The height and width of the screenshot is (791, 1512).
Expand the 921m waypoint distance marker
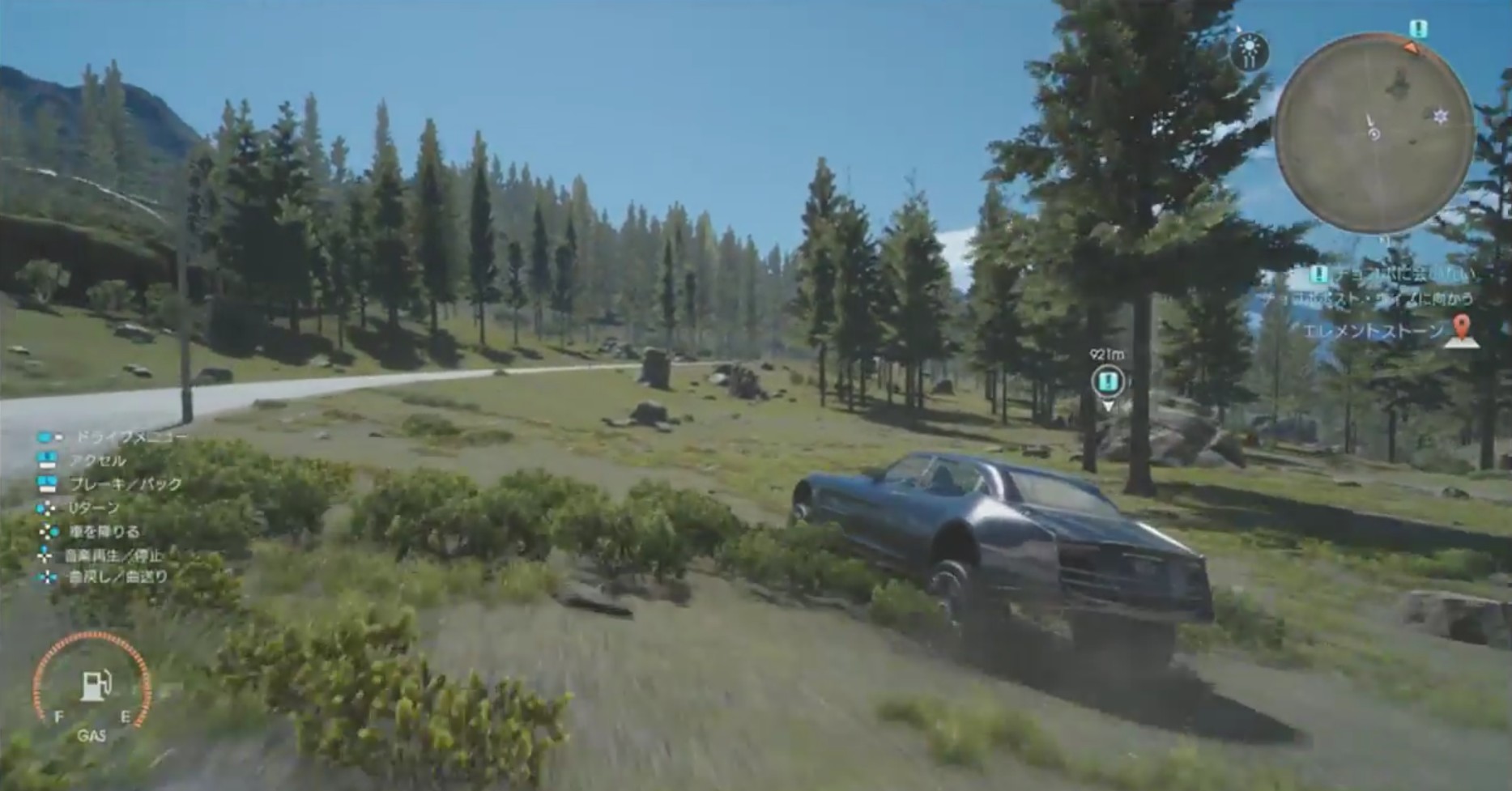[1106, 355]
